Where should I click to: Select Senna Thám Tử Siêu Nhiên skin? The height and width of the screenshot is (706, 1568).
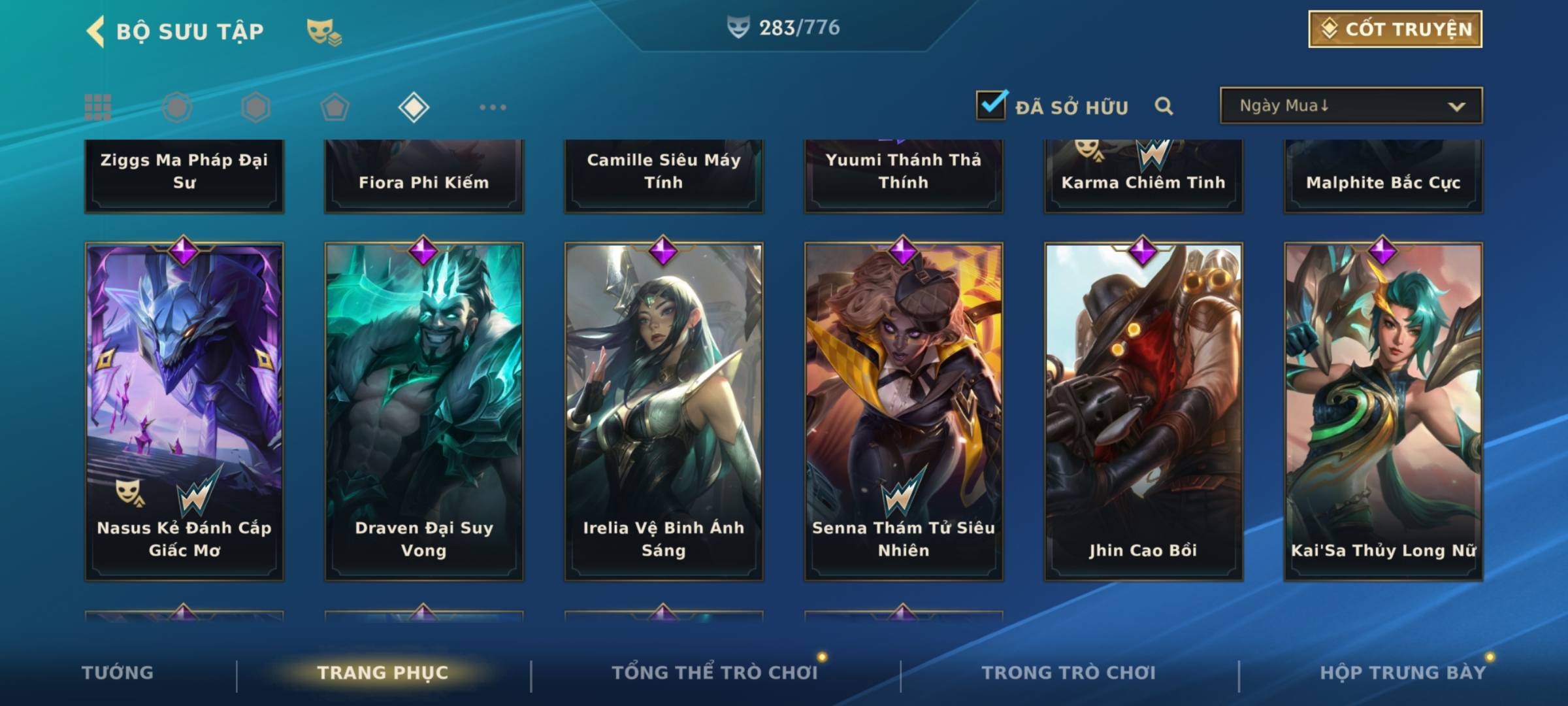(904, 412)
